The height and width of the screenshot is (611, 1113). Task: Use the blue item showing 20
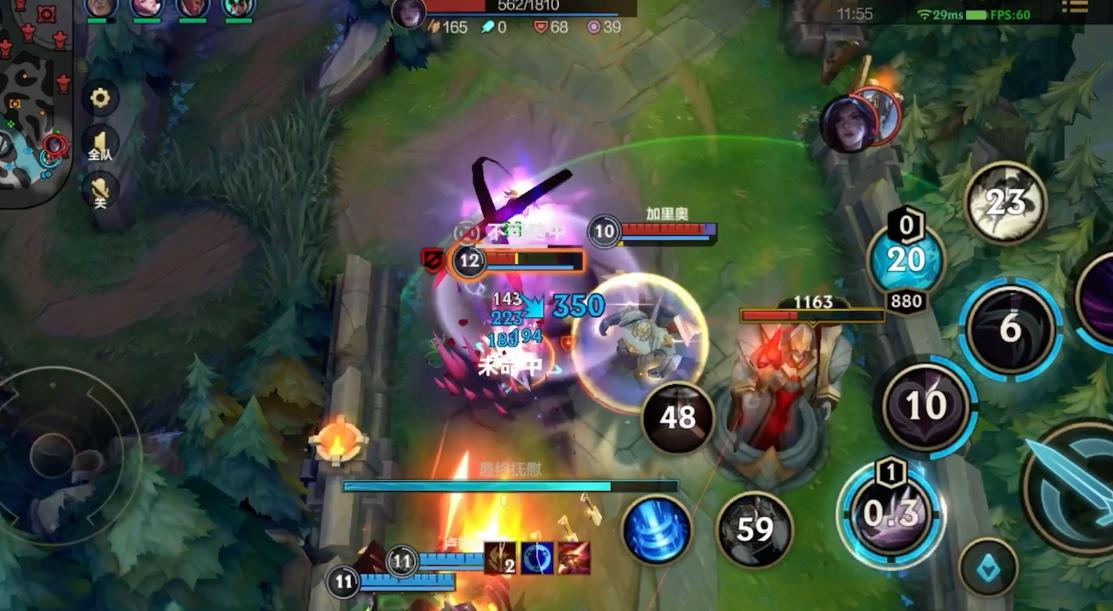click(906, 260)
